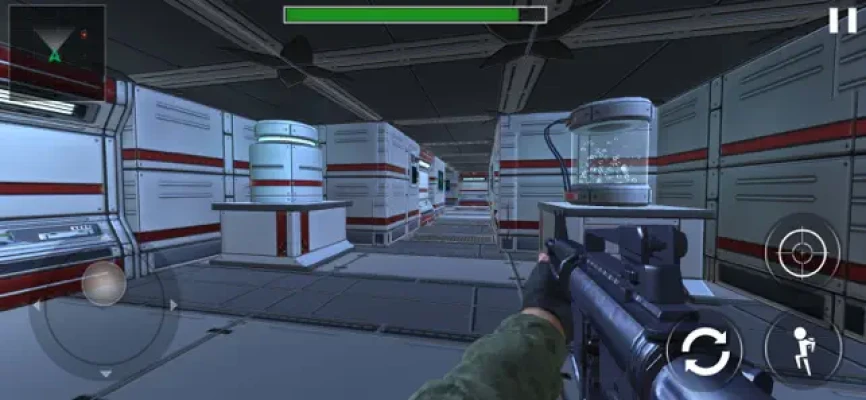
Task: Pause the game with the pause button
Action: (841, 19)
